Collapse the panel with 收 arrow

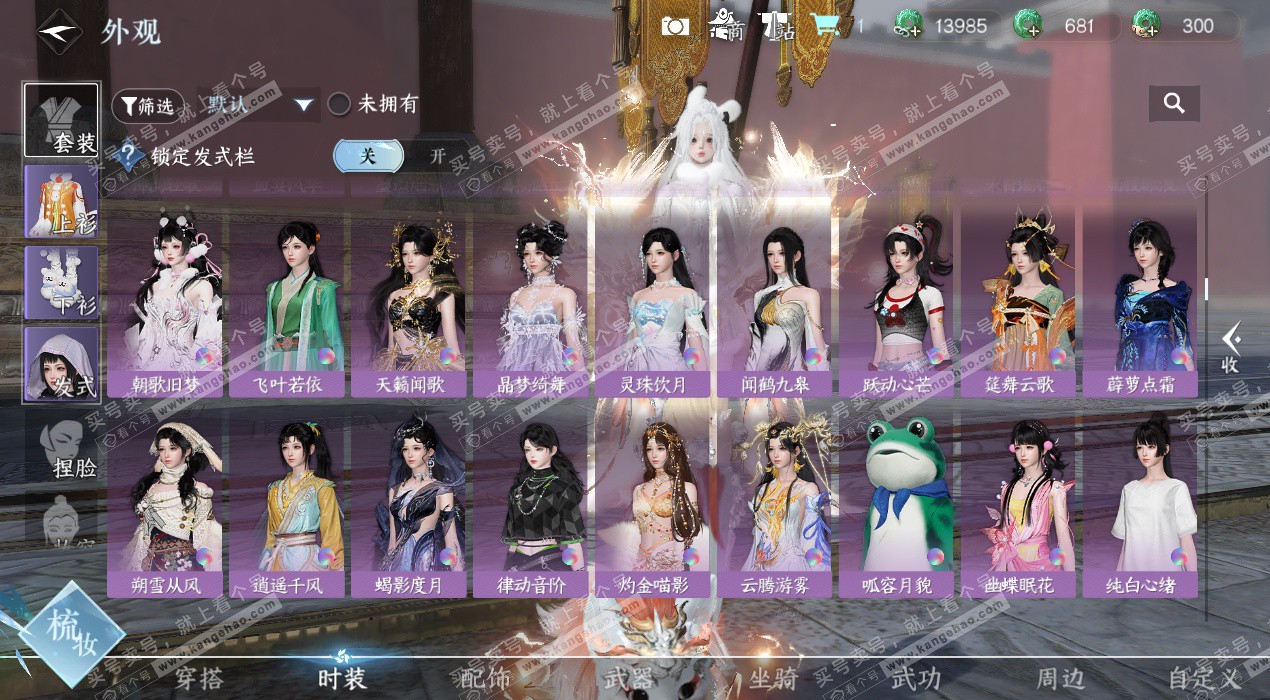(1231, 347)
